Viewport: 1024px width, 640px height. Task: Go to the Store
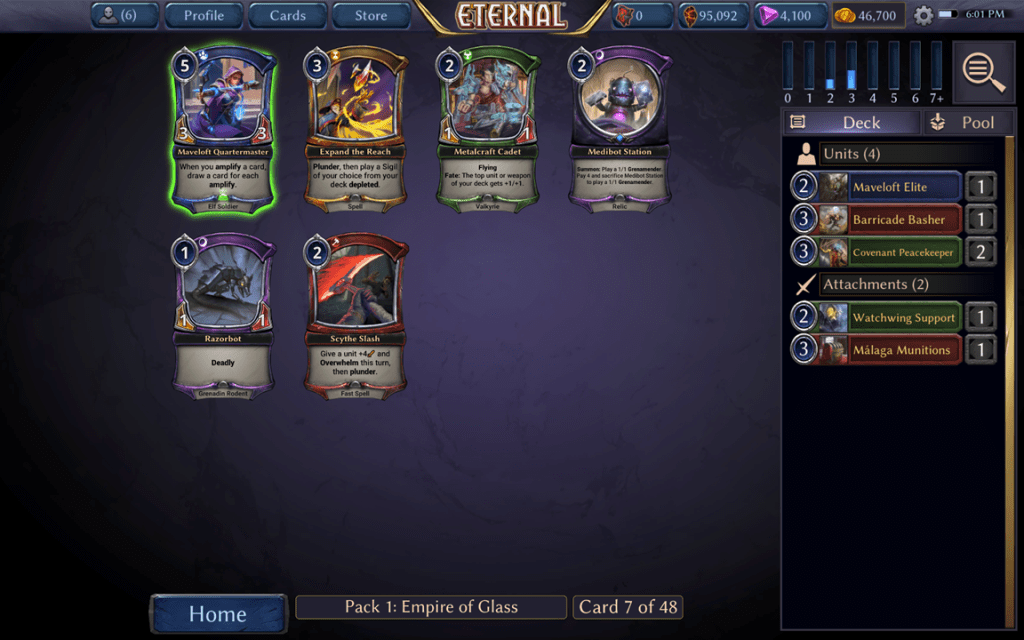click(371, 15)
